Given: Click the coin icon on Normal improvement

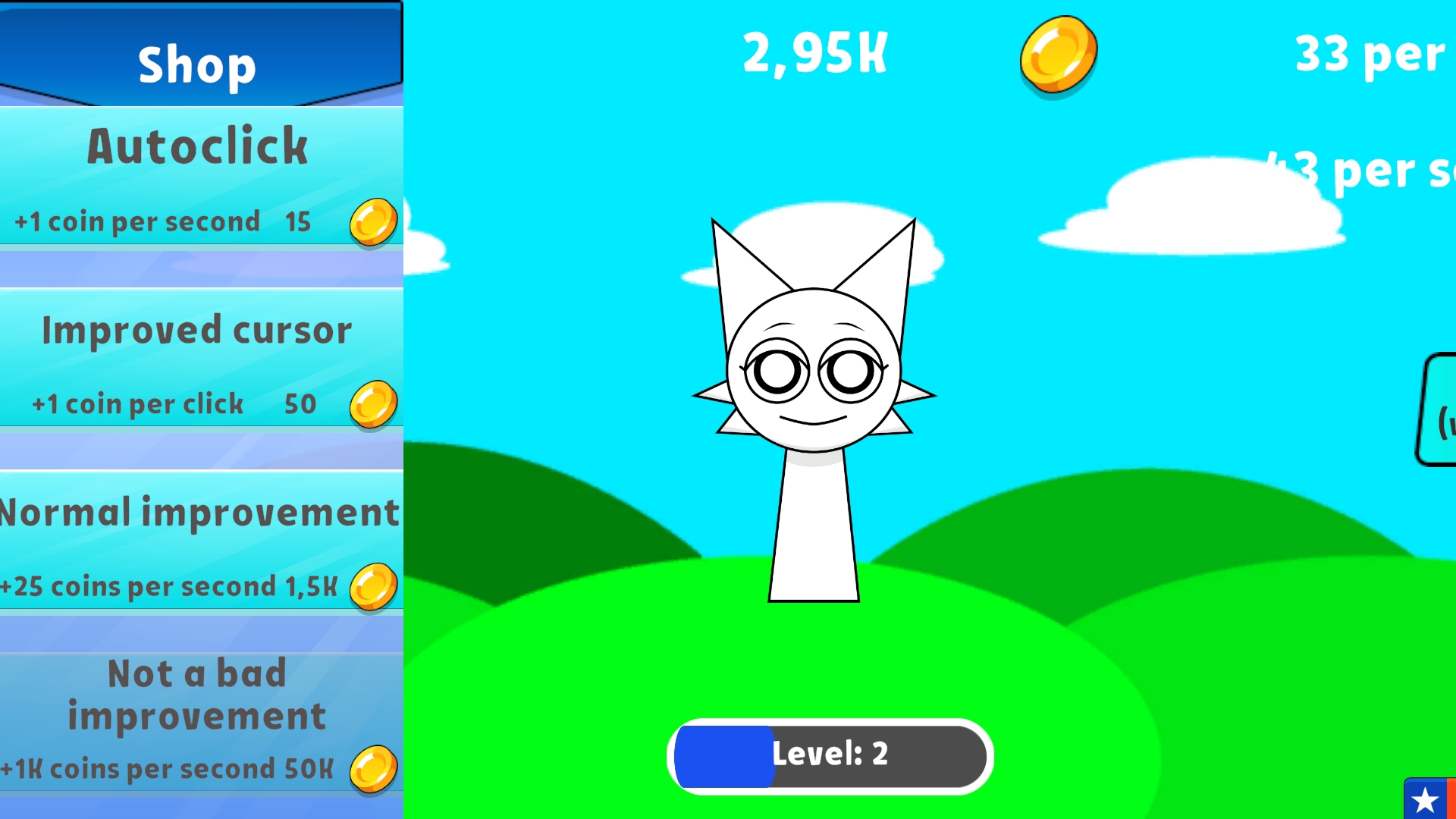Looking at the screenshot, I should pyautogui.click(x=376, y=585).
